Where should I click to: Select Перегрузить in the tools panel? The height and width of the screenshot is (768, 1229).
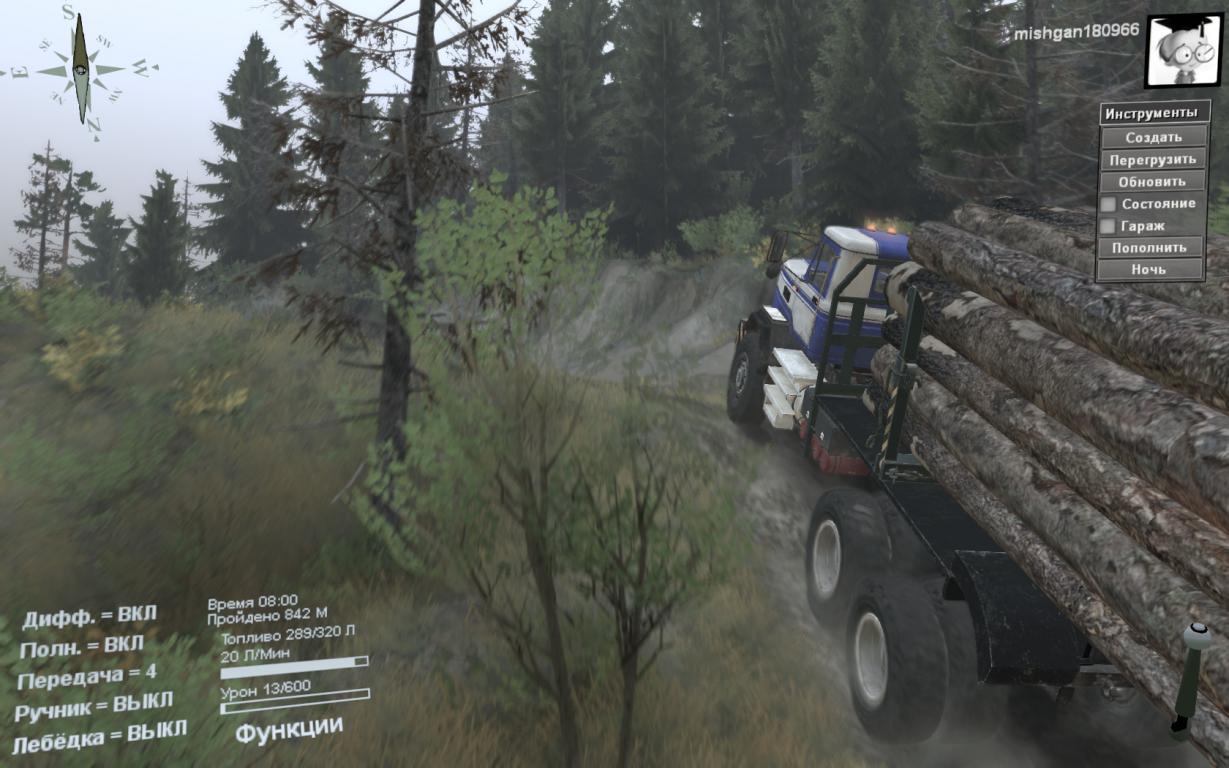coord(1152,159)
